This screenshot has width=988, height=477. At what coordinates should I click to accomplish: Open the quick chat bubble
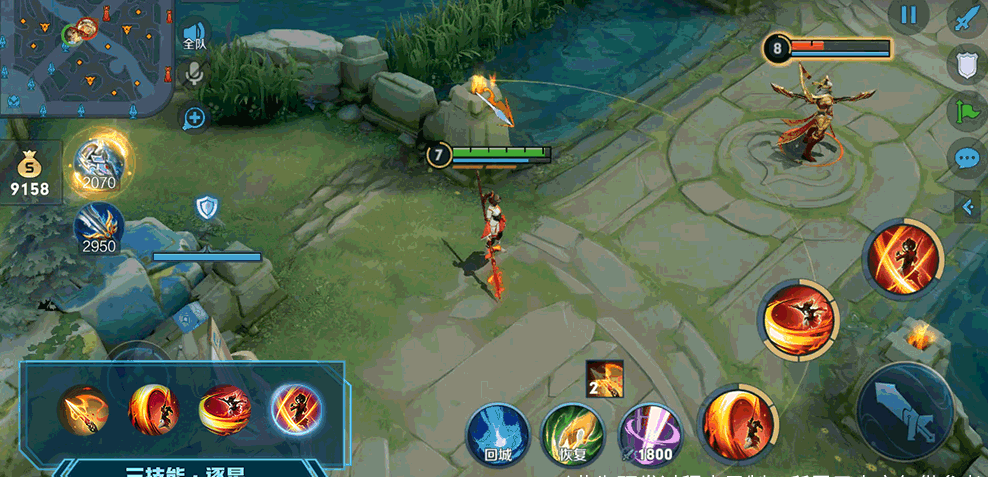[x=966, y=158]
